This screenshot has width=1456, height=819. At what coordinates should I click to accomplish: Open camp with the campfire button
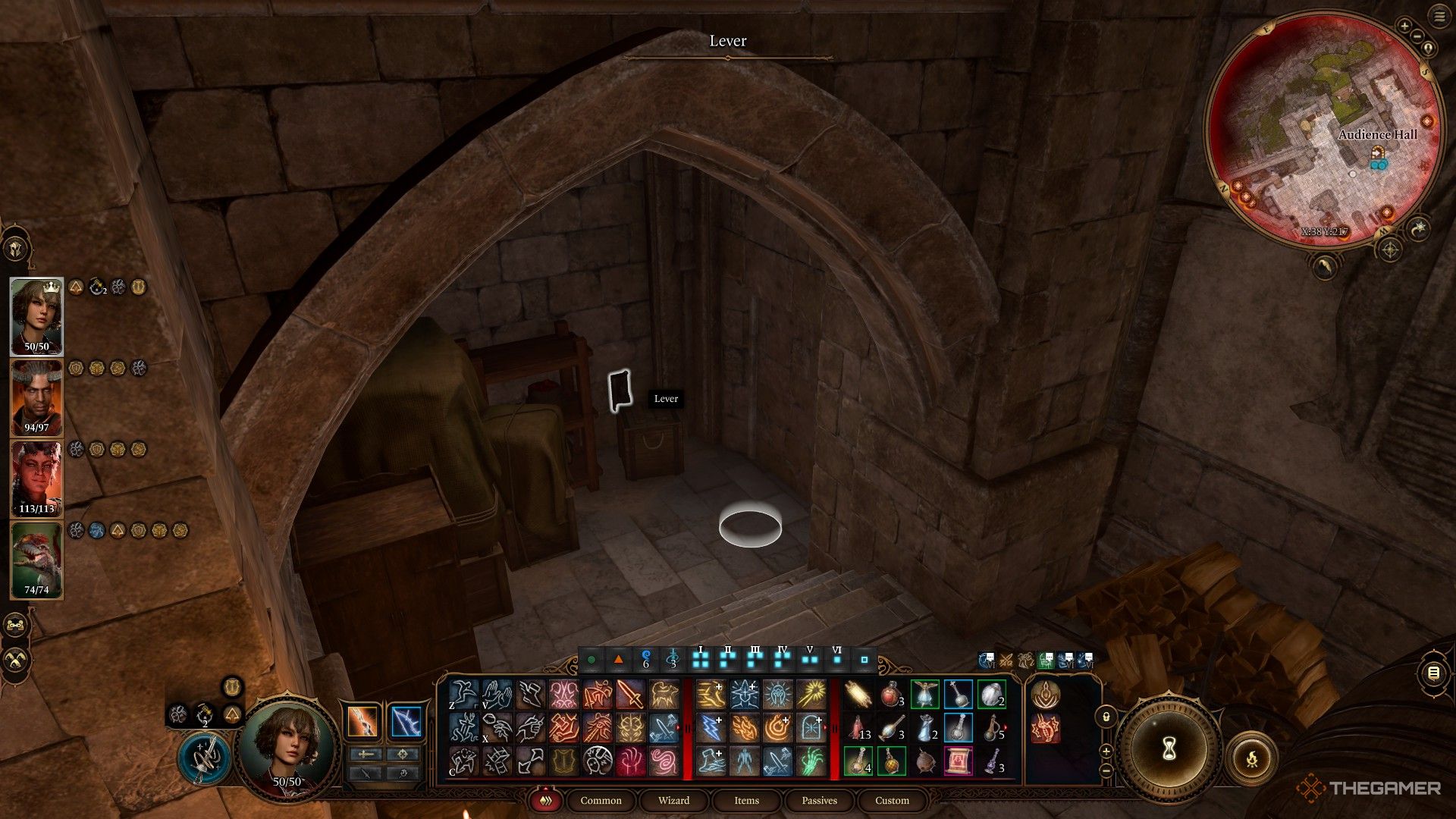coord(1252,758)
